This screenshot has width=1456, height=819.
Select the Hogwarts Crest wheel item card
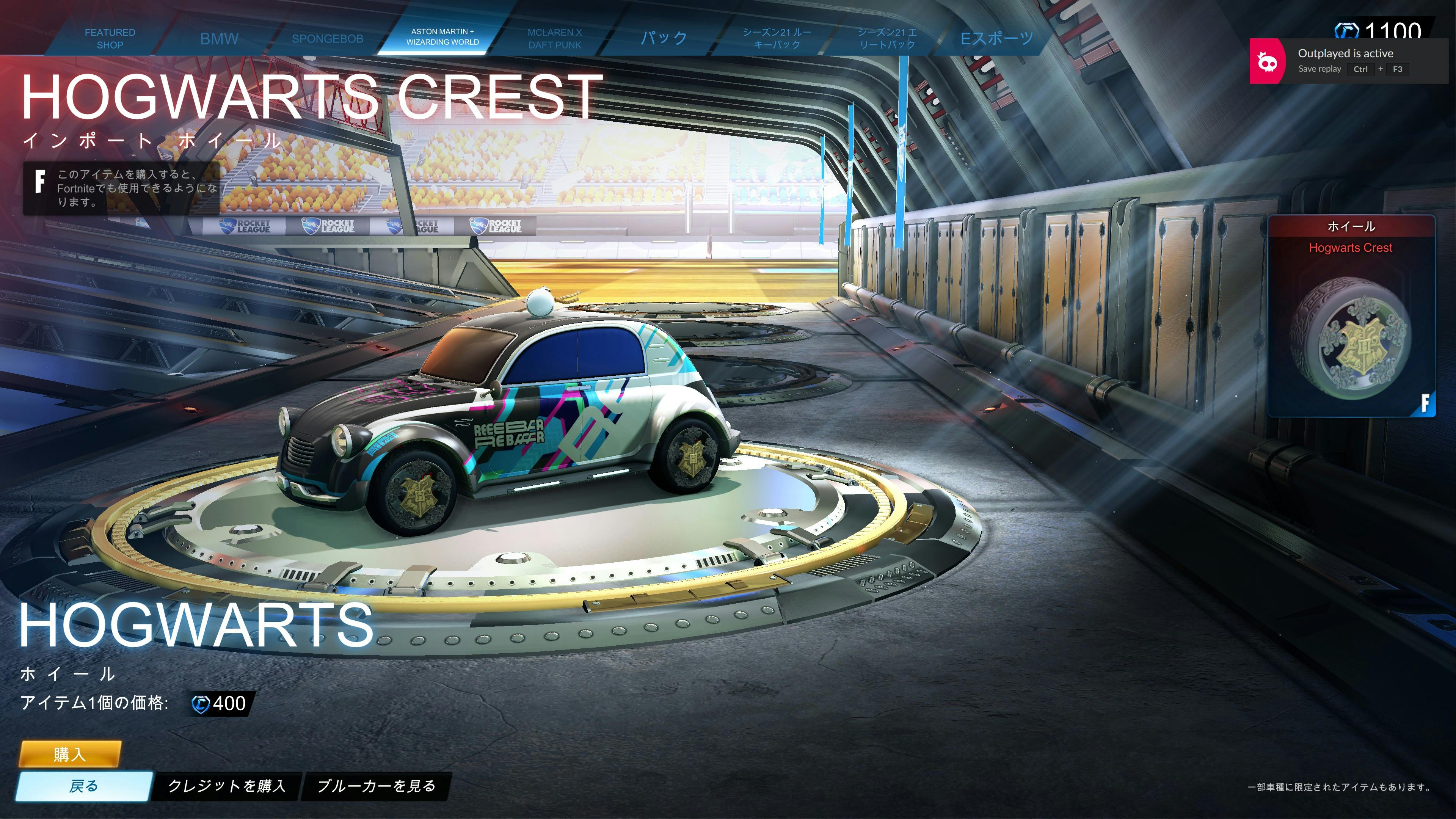1351,317
